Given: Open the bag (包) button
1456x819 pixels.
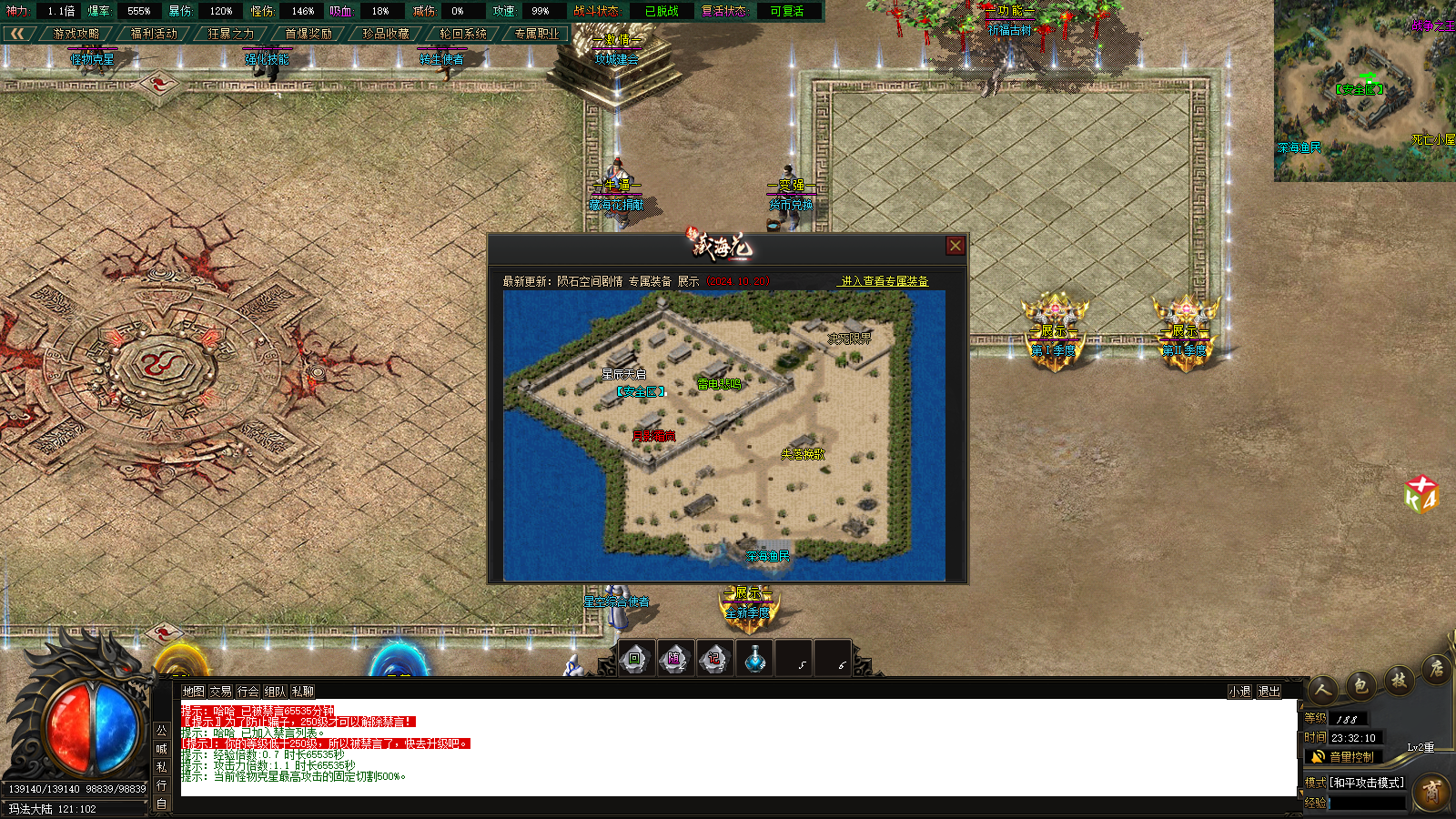Looking at the screenshot, I should coord(1361,684).
